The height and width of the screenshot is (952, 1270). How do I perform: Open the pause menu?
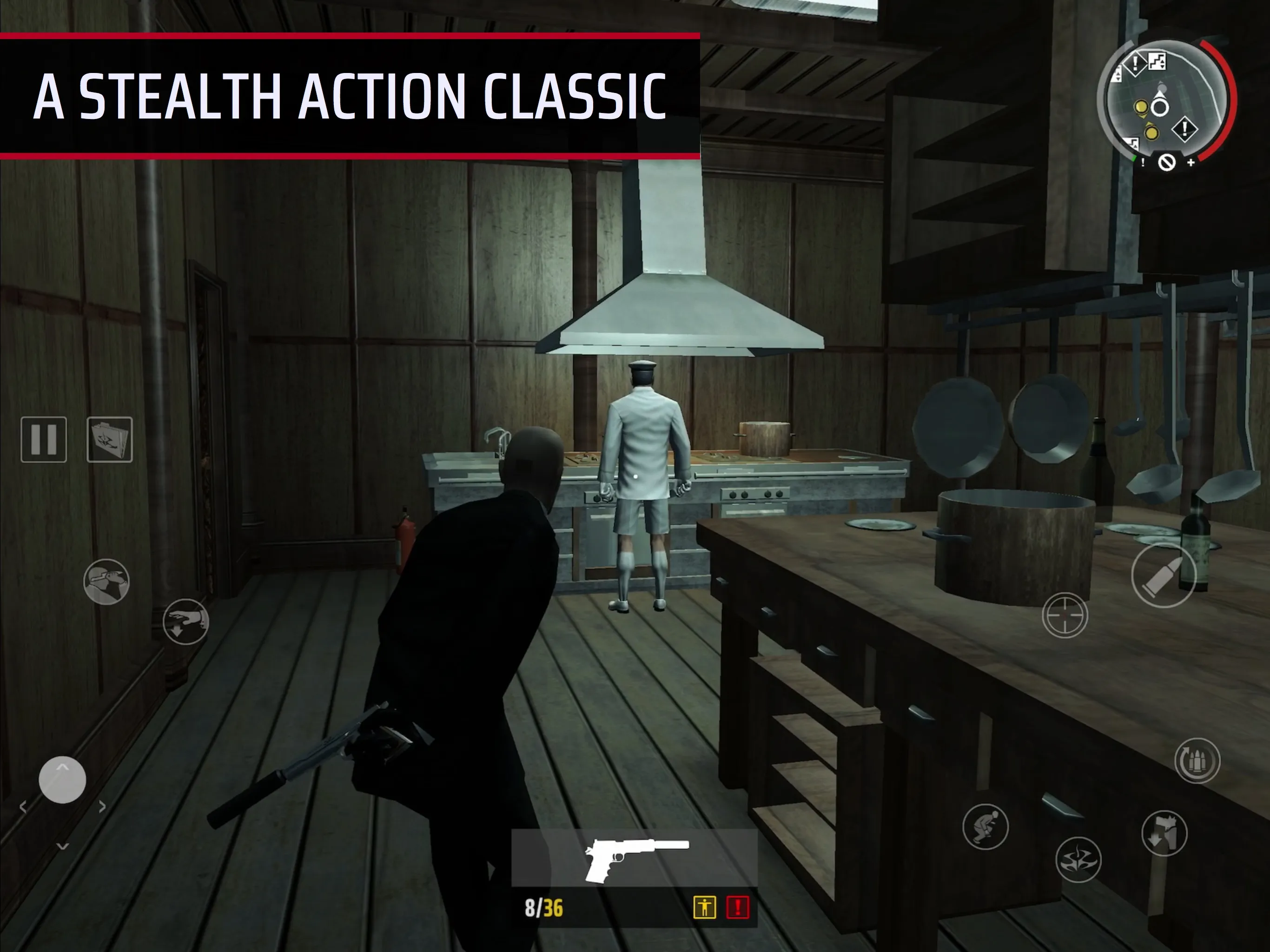pos(45,439)
